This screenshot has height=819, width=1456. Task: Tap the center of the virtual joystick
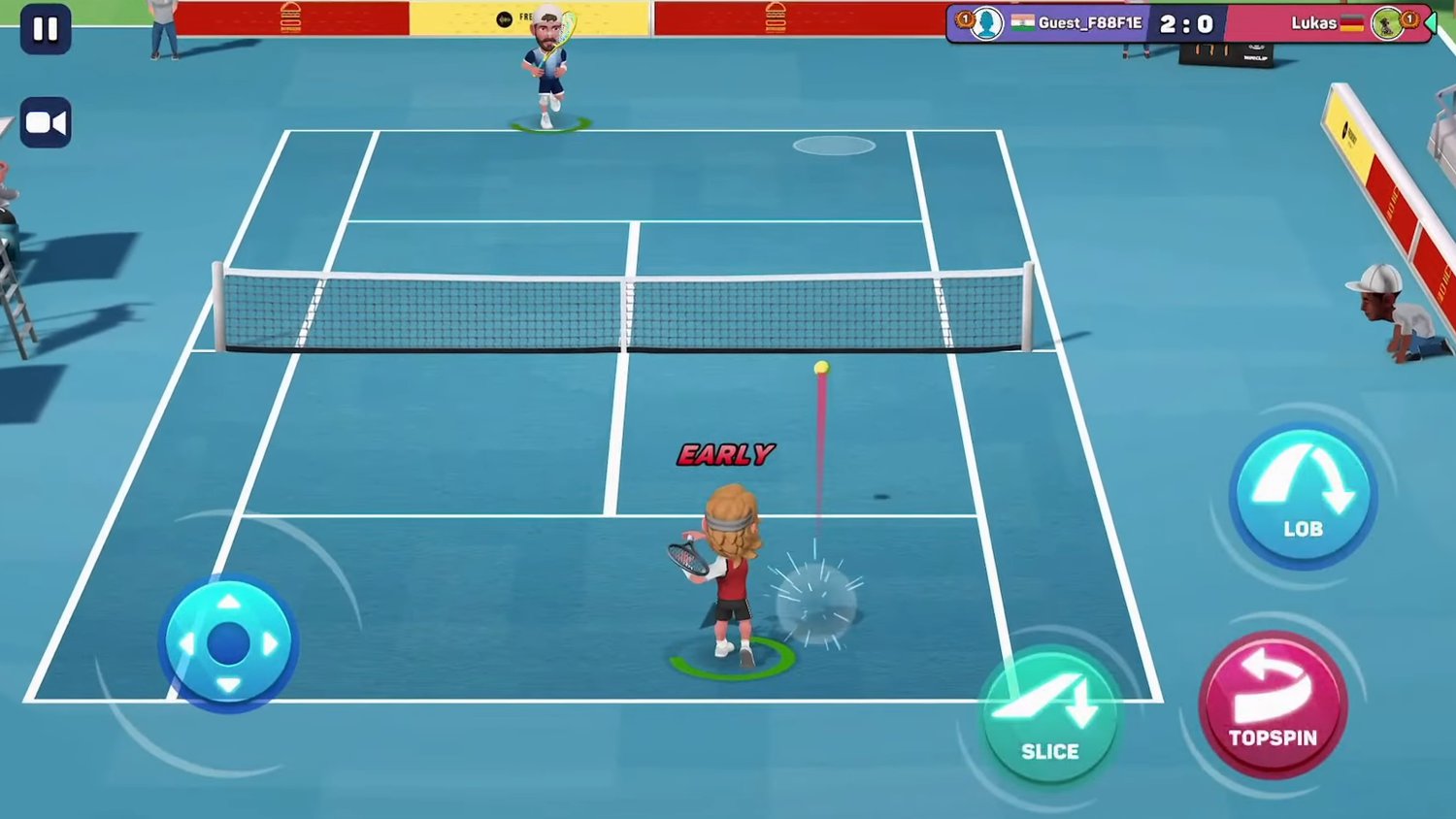(x=228, y=640)
